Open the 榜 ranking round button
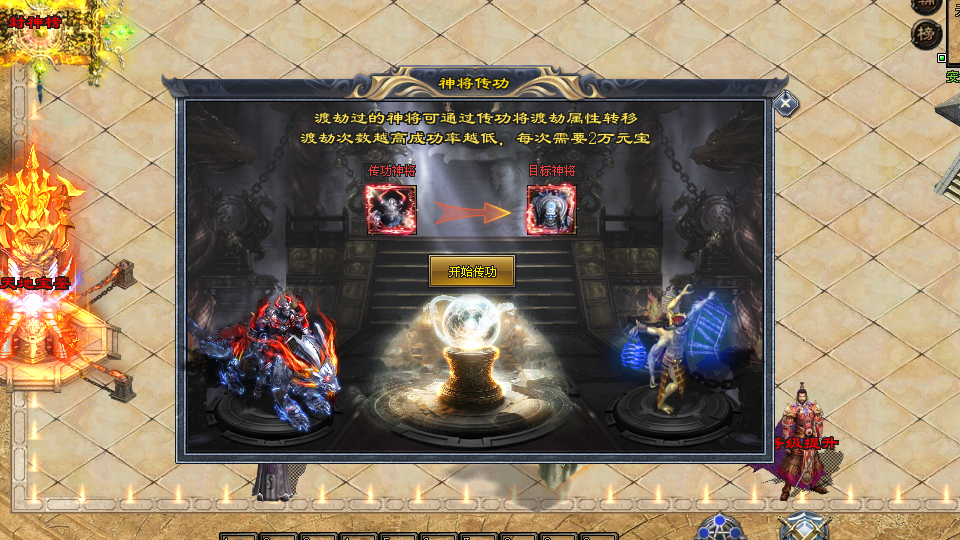 [x=926, y=34]
